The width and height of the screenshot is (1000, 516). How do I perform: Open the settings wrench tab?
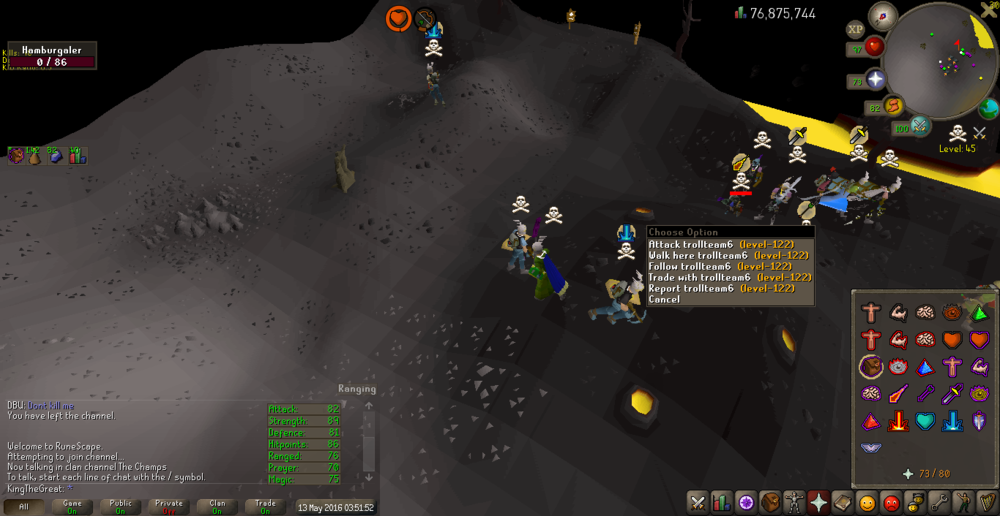click(x=939, y=502)
